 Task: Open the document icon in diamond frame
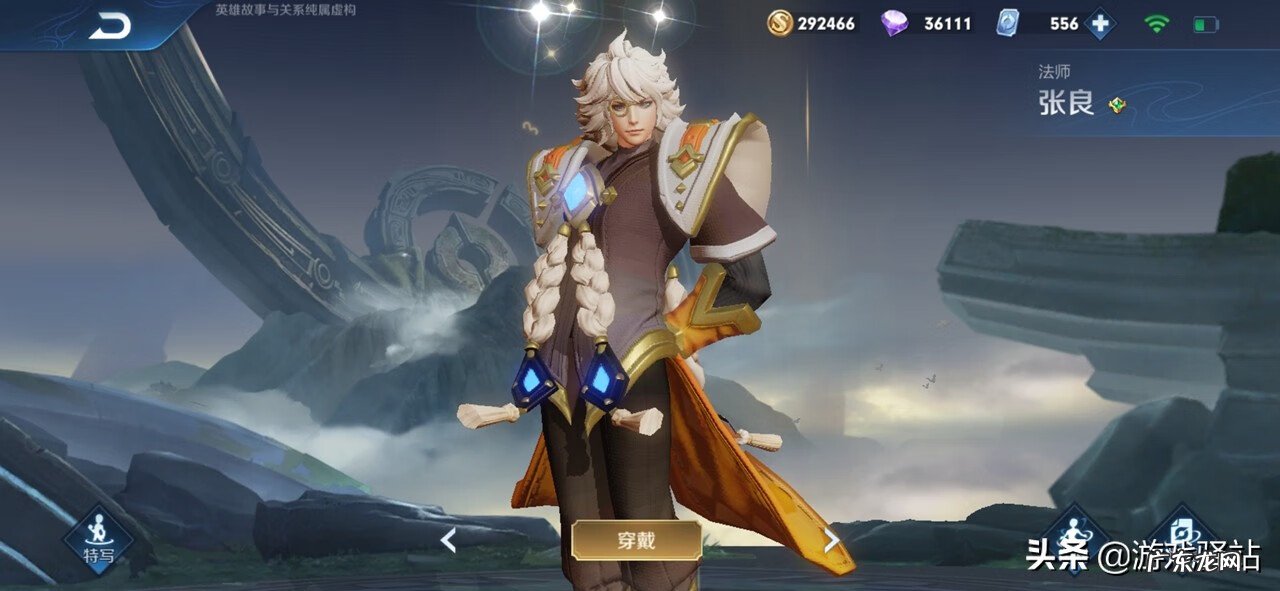point(1182,529)
